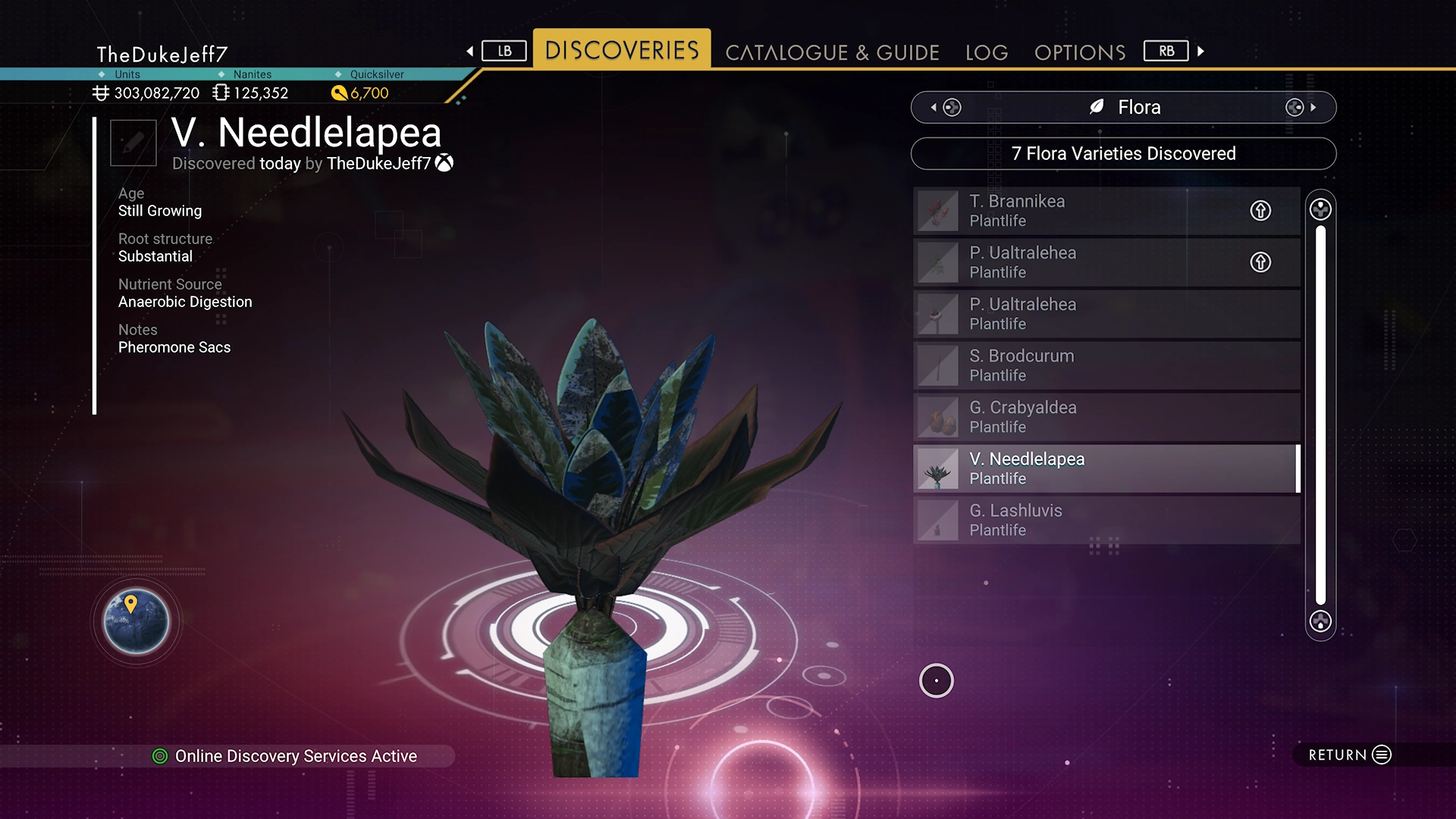The height and width of the screenshot is (819, 1456).
Task: Click the pencil rename icon beside V. Needlelapea
Action: [x=133, y=143]
